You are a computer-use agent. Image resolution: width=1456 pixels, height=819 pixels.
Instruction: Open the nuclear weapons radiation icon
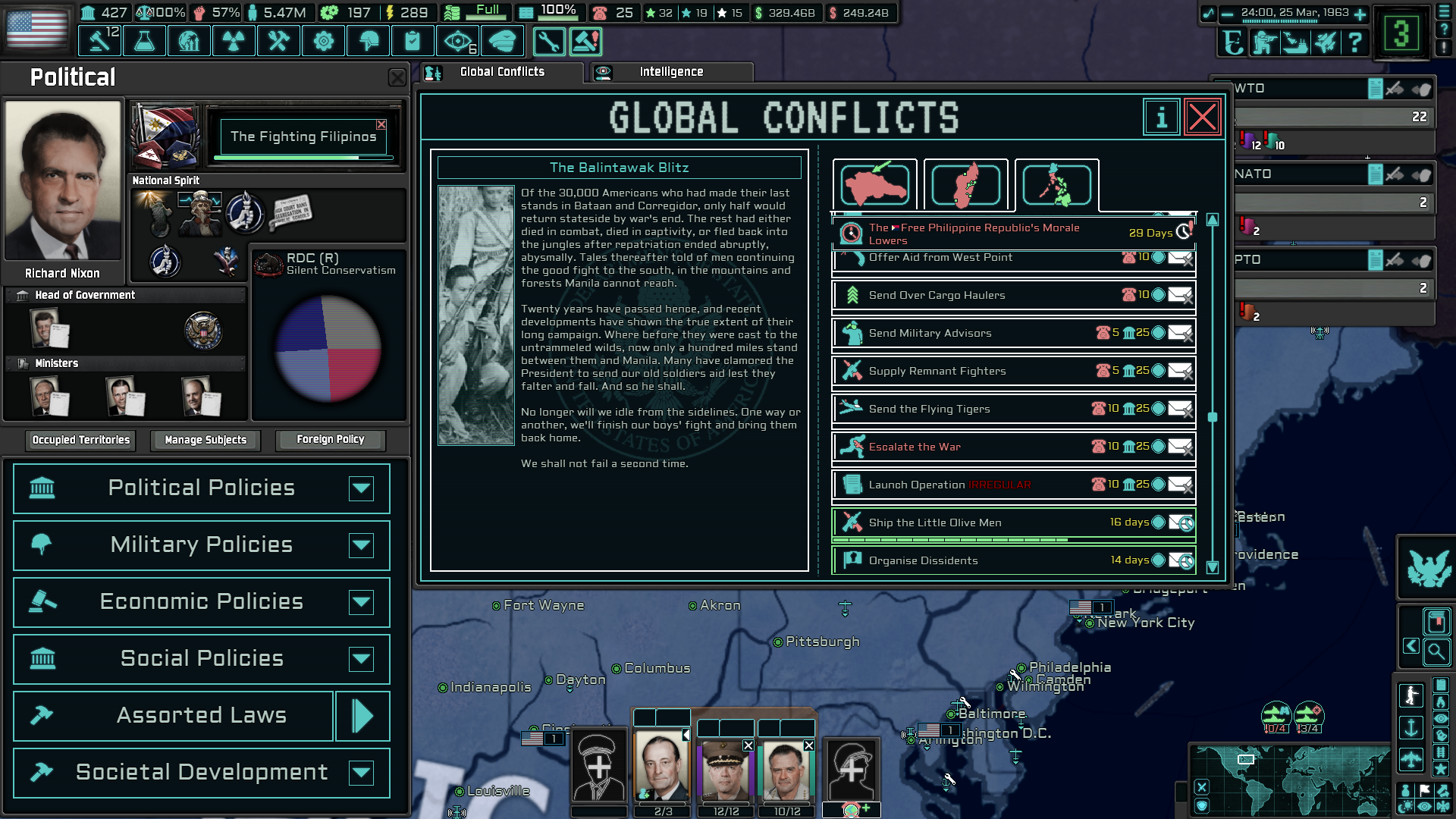[x=233, y=41]
